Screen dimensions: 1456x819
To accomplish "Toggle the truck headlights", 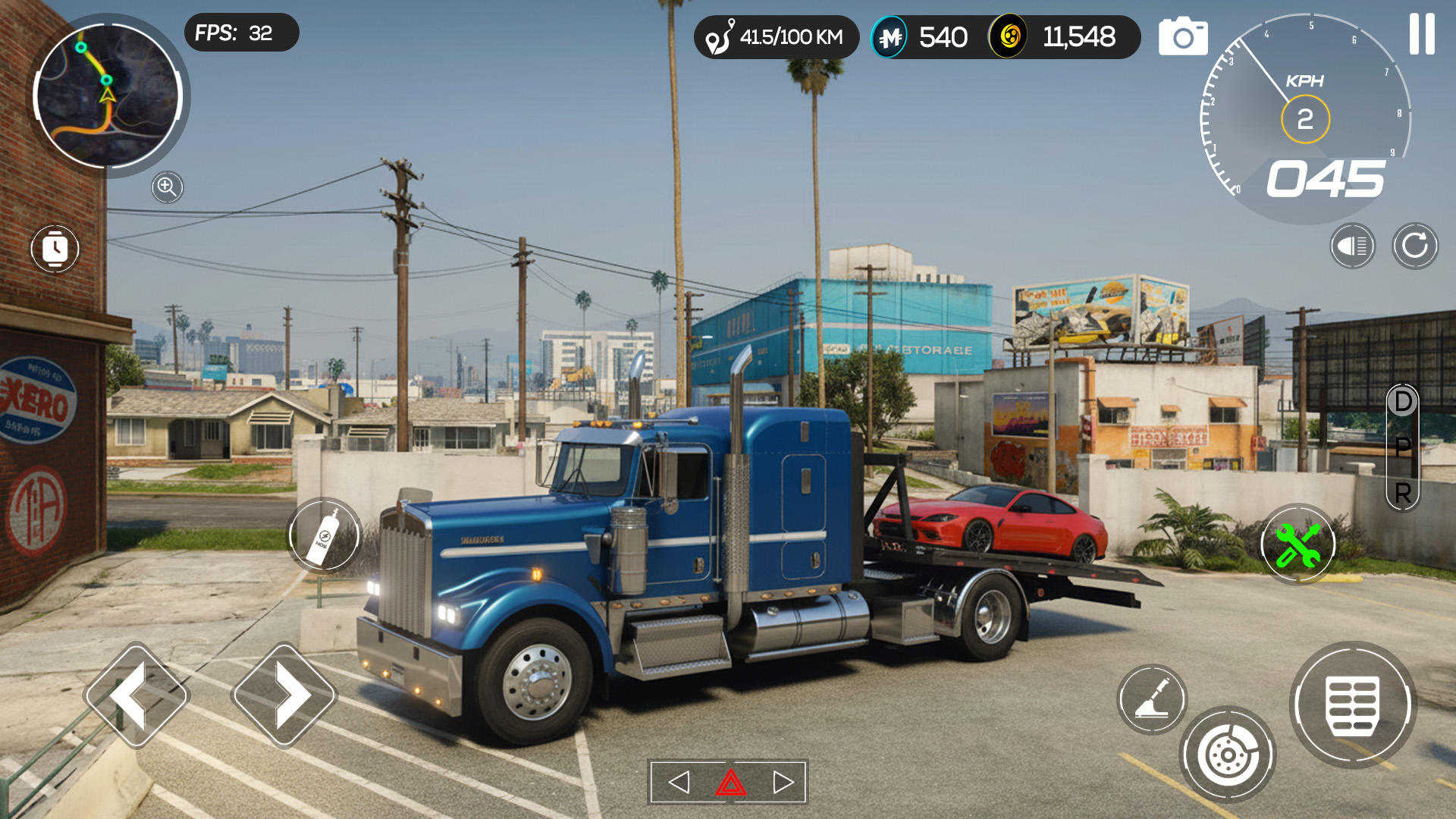I will [1352, 246].
